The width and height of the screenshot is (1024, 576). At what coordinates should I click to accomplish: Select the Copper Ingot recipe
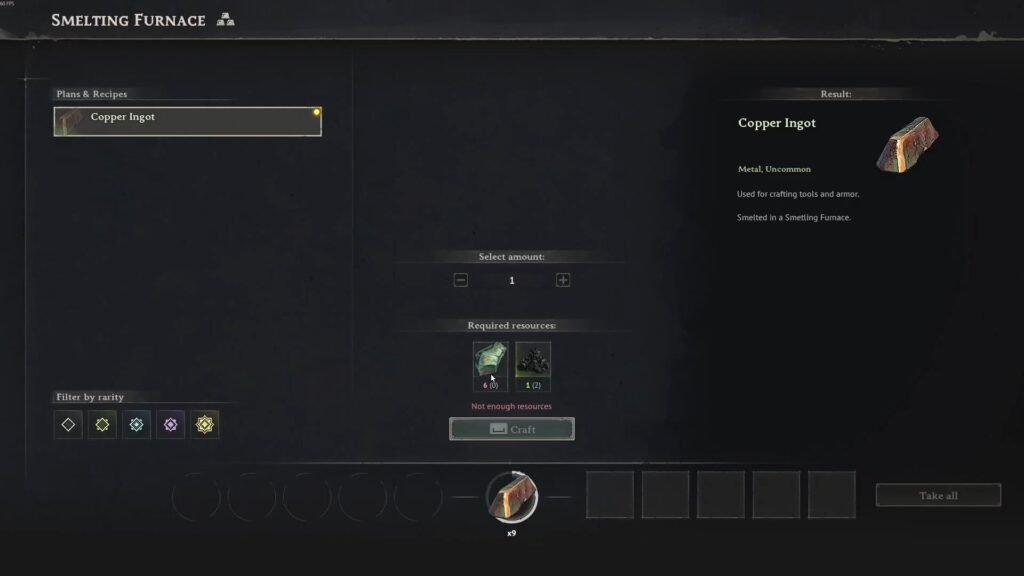[x=187, y=121]
